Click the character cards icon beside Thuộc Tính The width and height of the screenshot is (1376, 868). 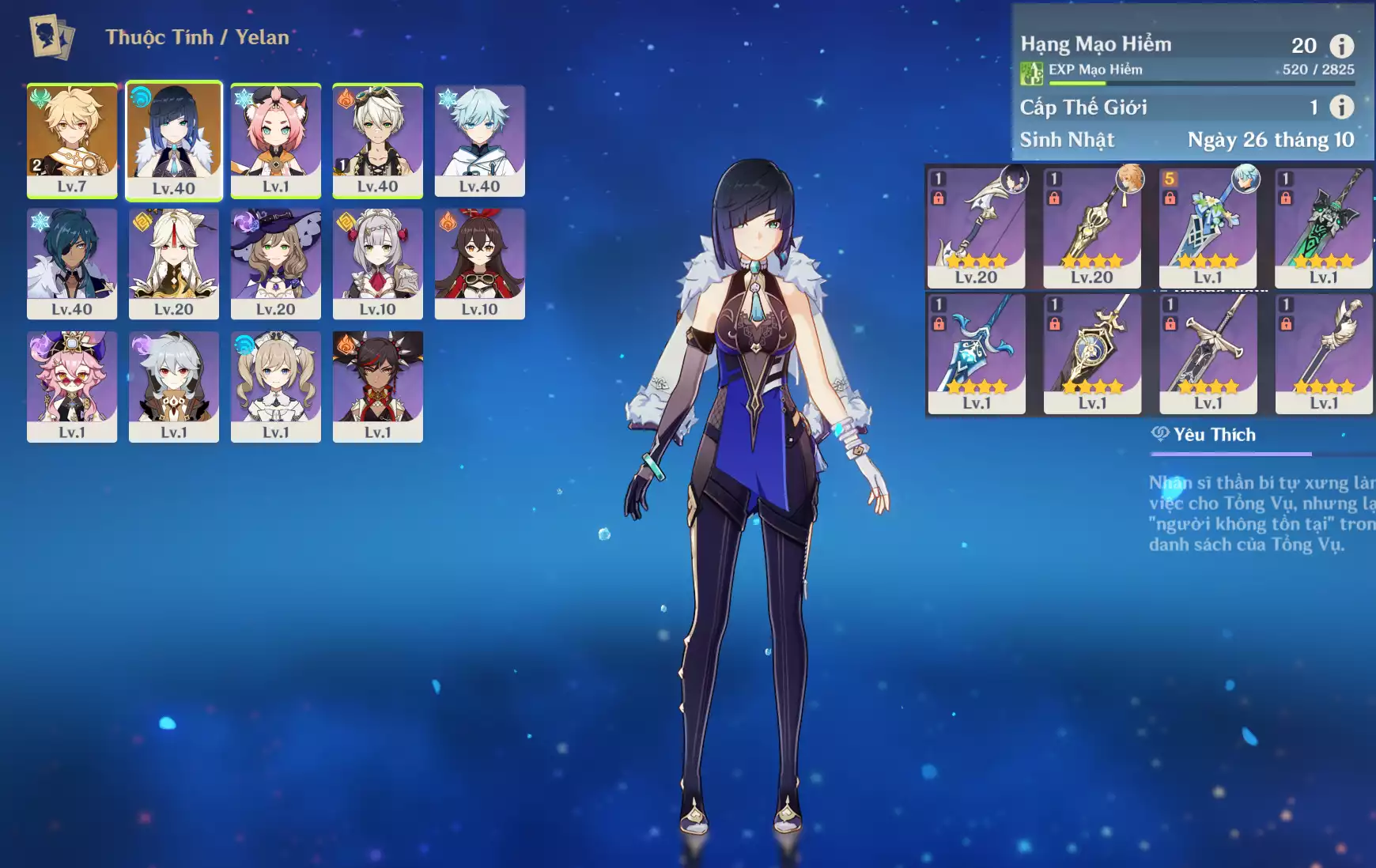[51, 36]
